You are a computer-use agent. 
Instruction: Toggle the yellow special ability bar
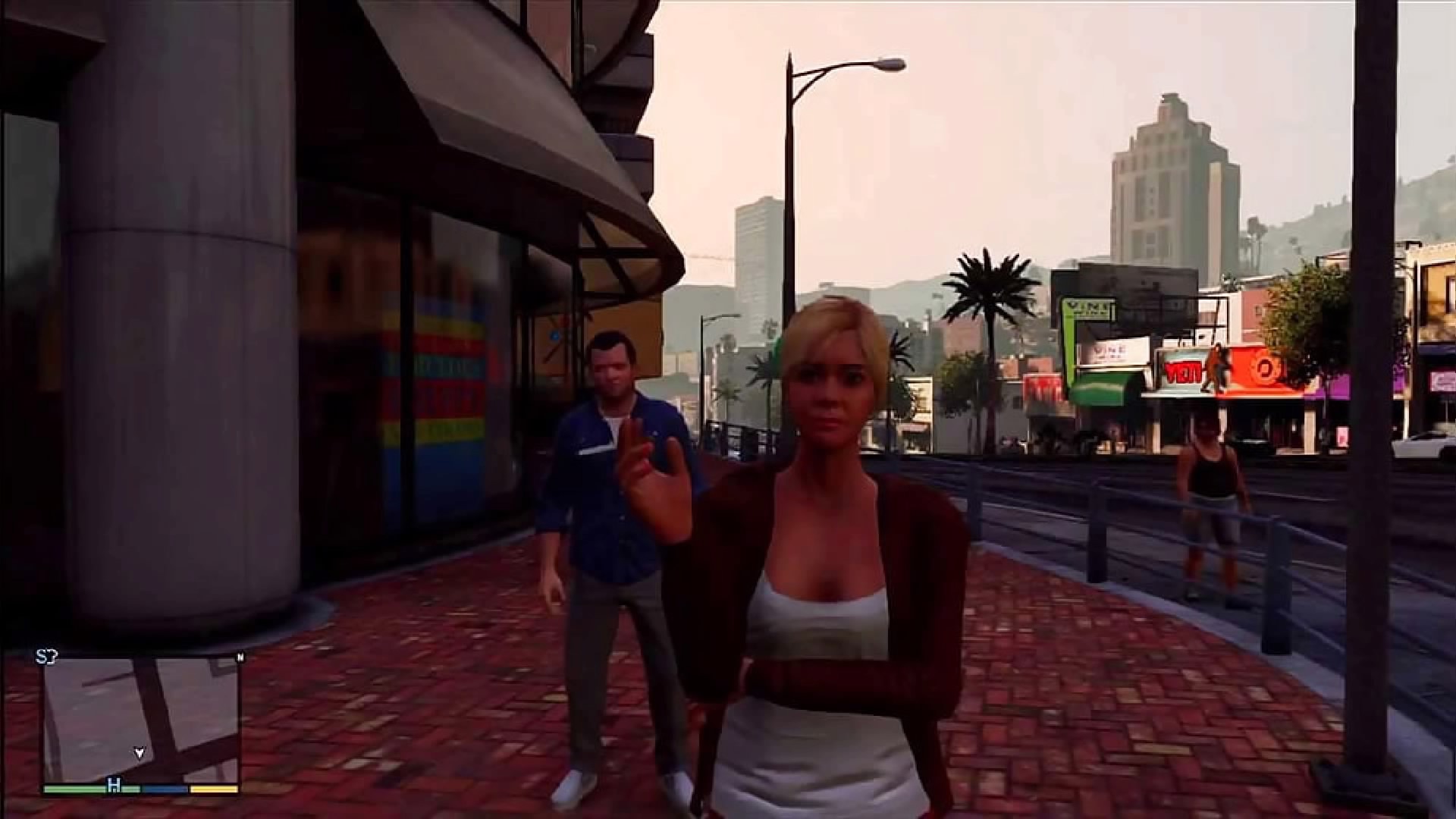pyautogui.click(x=212, y=788)
